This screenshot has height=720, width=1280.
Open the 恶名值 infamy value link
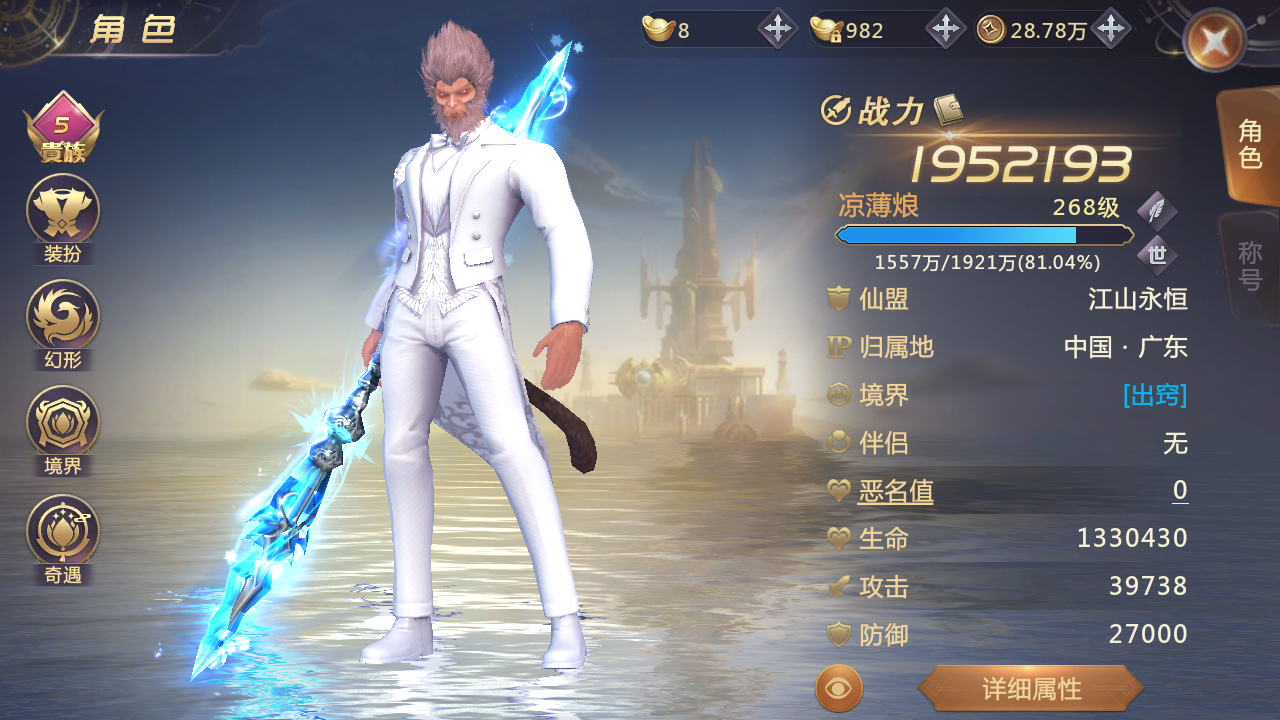point(895,491)
